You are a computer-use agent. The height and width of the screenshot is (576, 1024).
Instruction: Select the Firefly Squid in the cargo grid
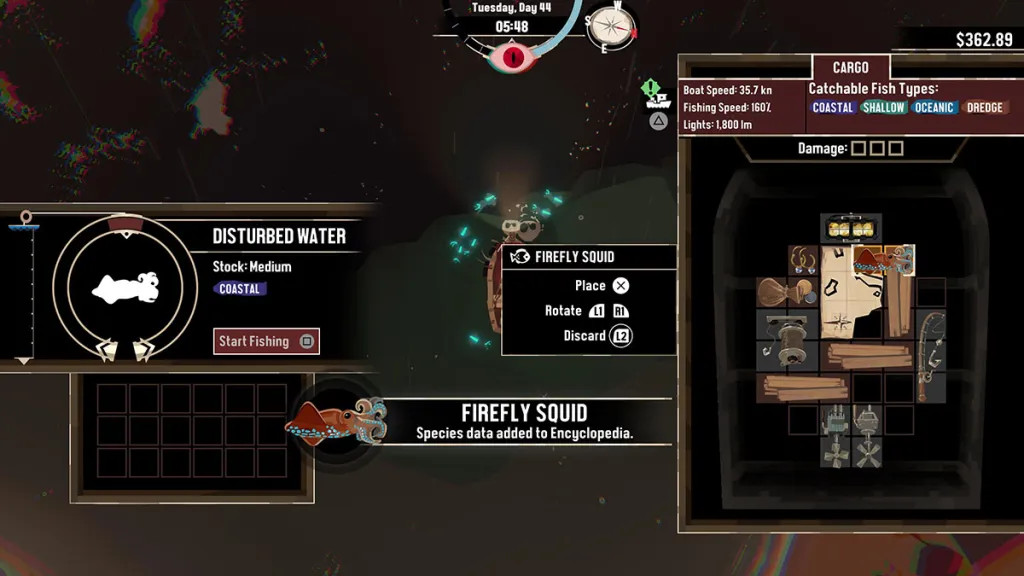click(883, 260)
